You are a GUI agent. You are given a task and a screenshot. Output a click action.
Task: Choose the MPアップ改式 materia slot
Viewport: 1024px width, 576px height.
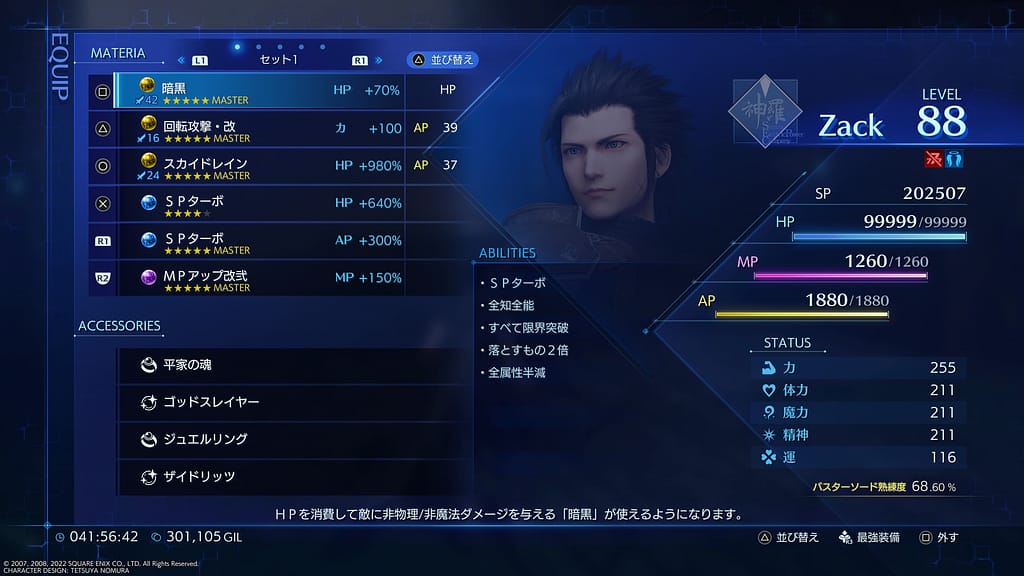pos(258,278)
